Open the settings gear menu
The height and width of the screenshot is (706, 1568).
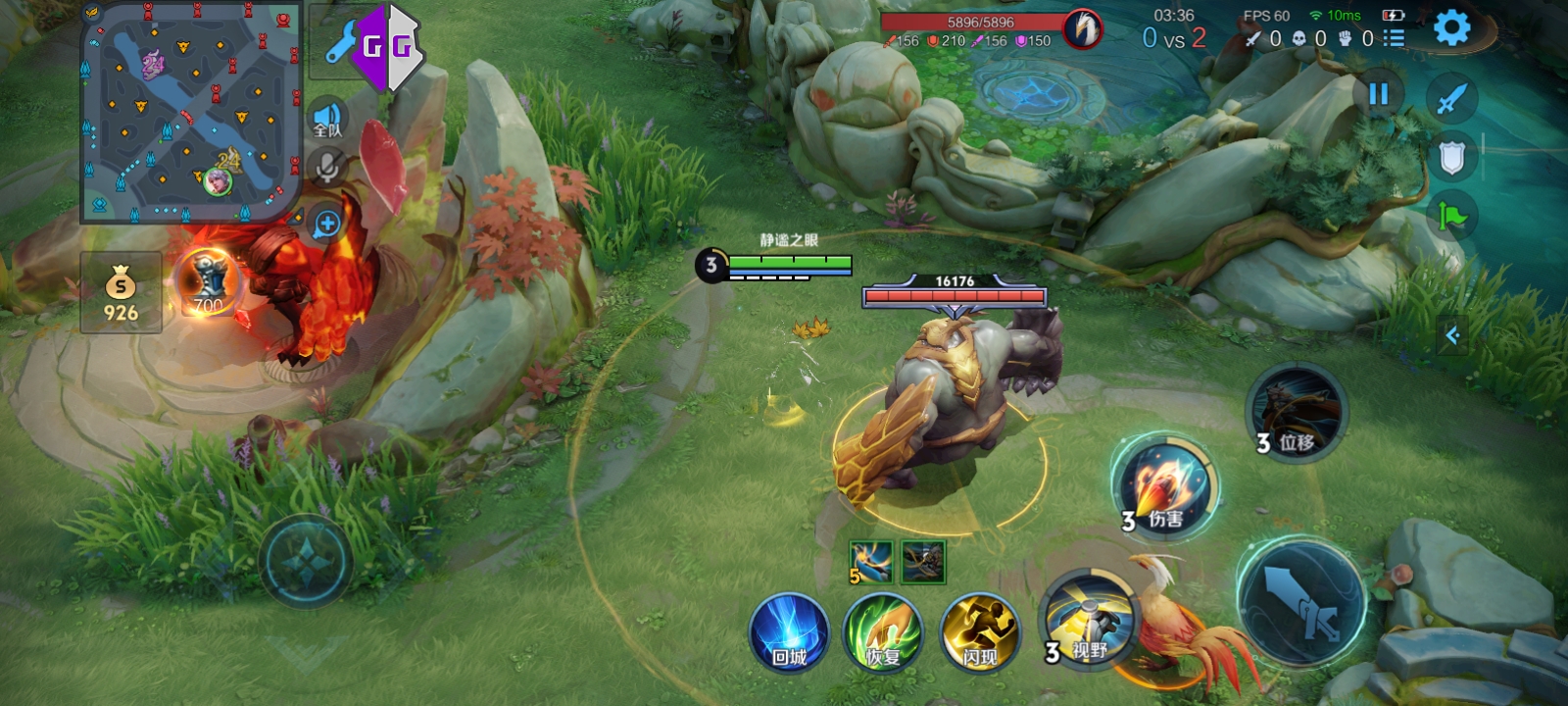pyautogui.click(x=1451, y=28)
